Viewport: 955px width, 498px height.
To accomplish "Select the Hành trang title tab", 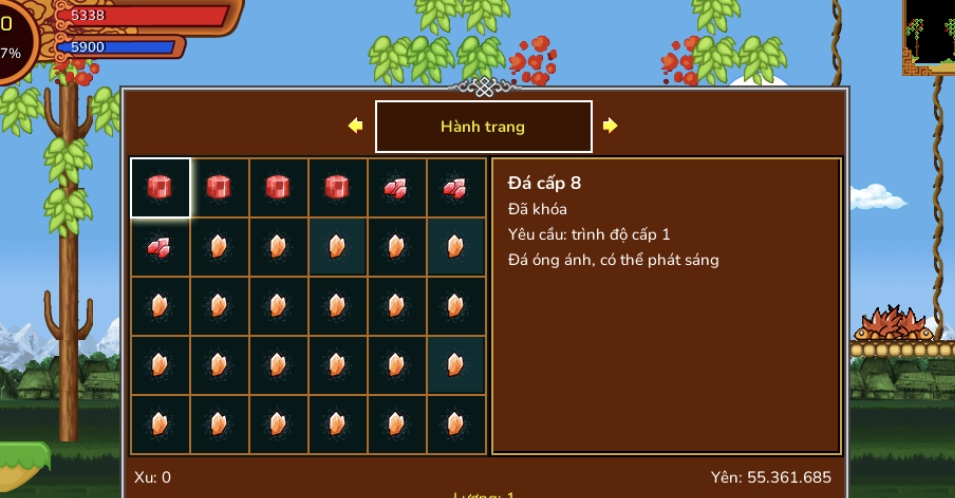I will [483, 127].
